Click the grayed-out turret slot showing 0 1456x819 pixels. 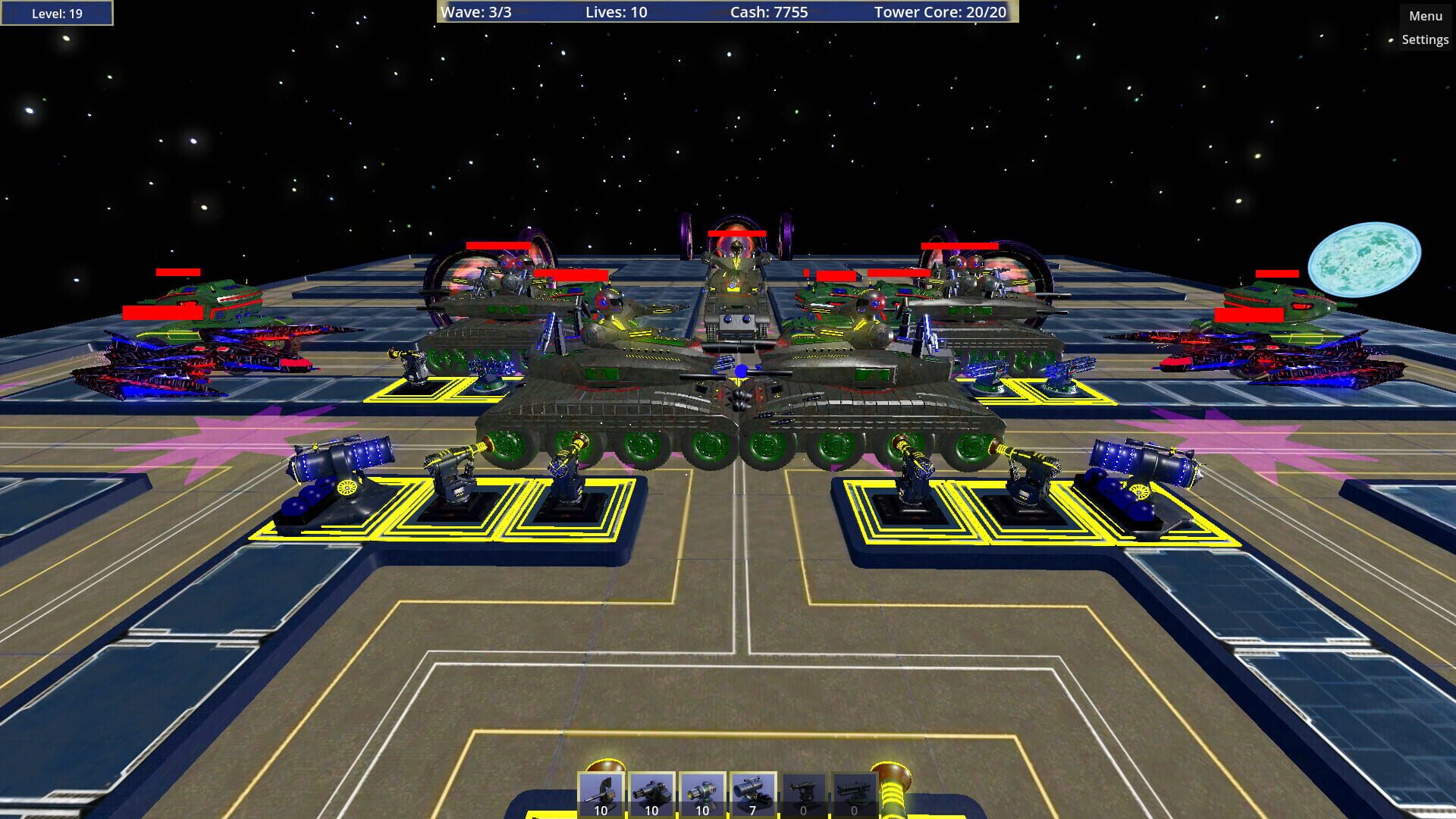tap(802, 792)
